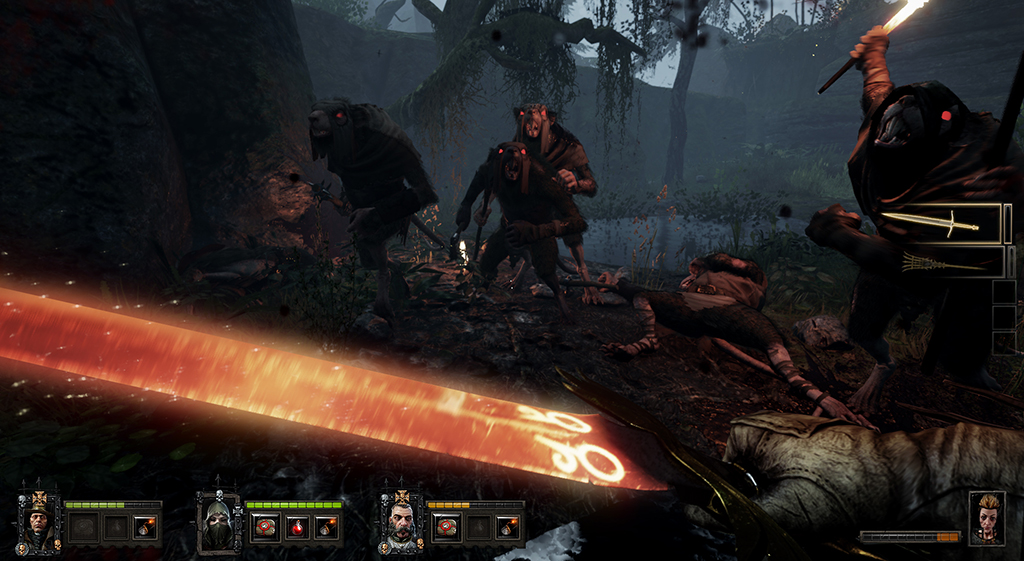This screenshot has height=561, width=1024.
Task: Select the Witch Hunter teammate portrait
Action: pyautogui.click(x=39, y=521)
